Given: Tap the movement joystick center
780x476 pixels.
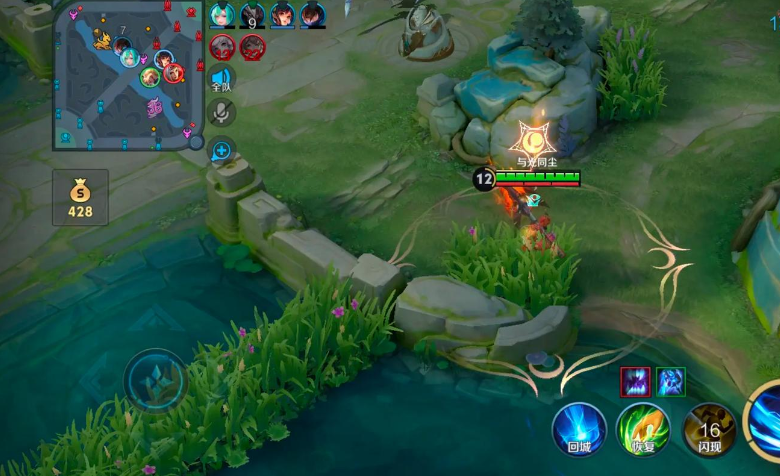Looking at the screenshot, I should (x=155, y=380).
